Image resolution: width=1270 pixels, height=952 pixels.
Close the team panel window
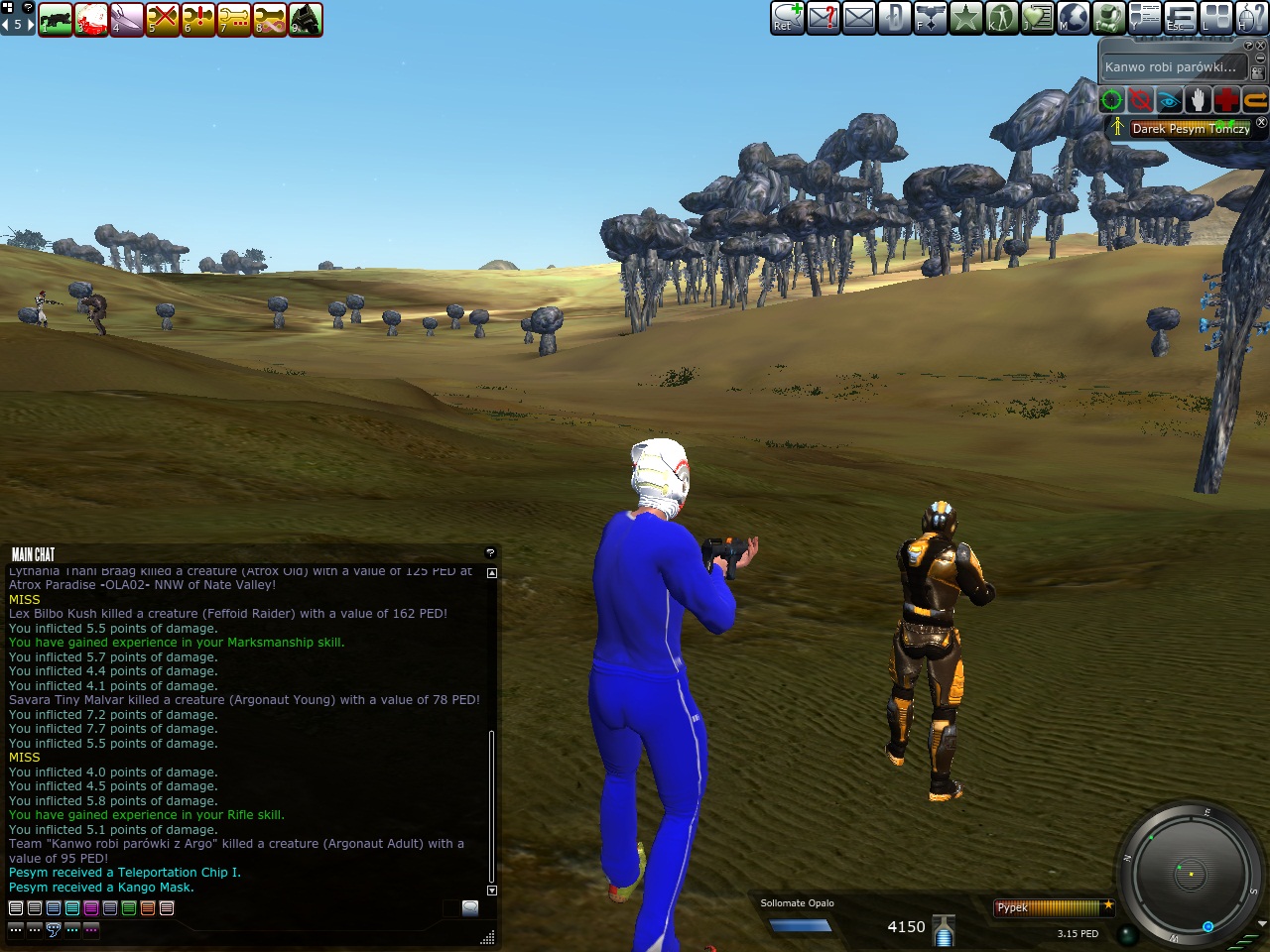tap(1262, 123)
